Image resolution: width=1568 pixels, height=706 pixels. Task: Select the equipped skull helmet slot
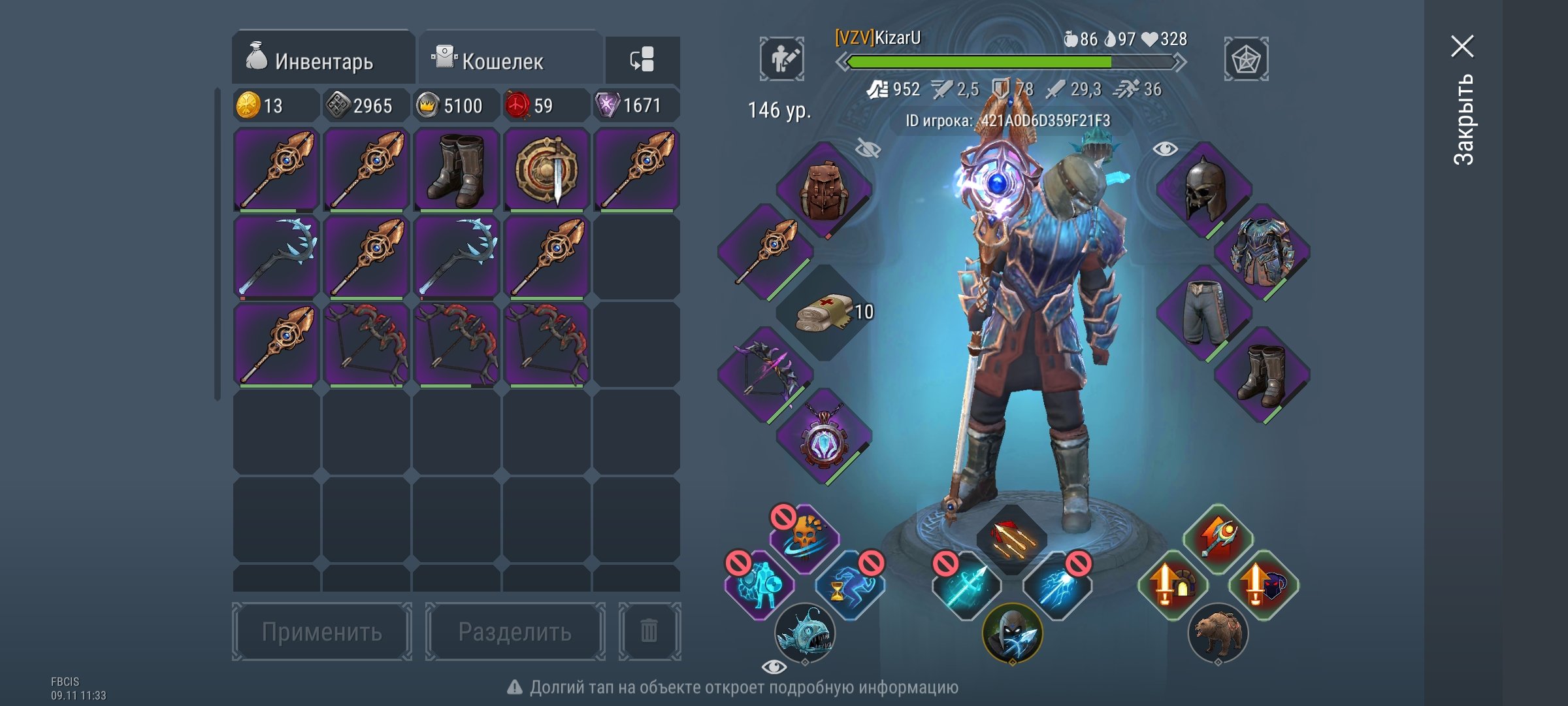[x=1204, y=190]
